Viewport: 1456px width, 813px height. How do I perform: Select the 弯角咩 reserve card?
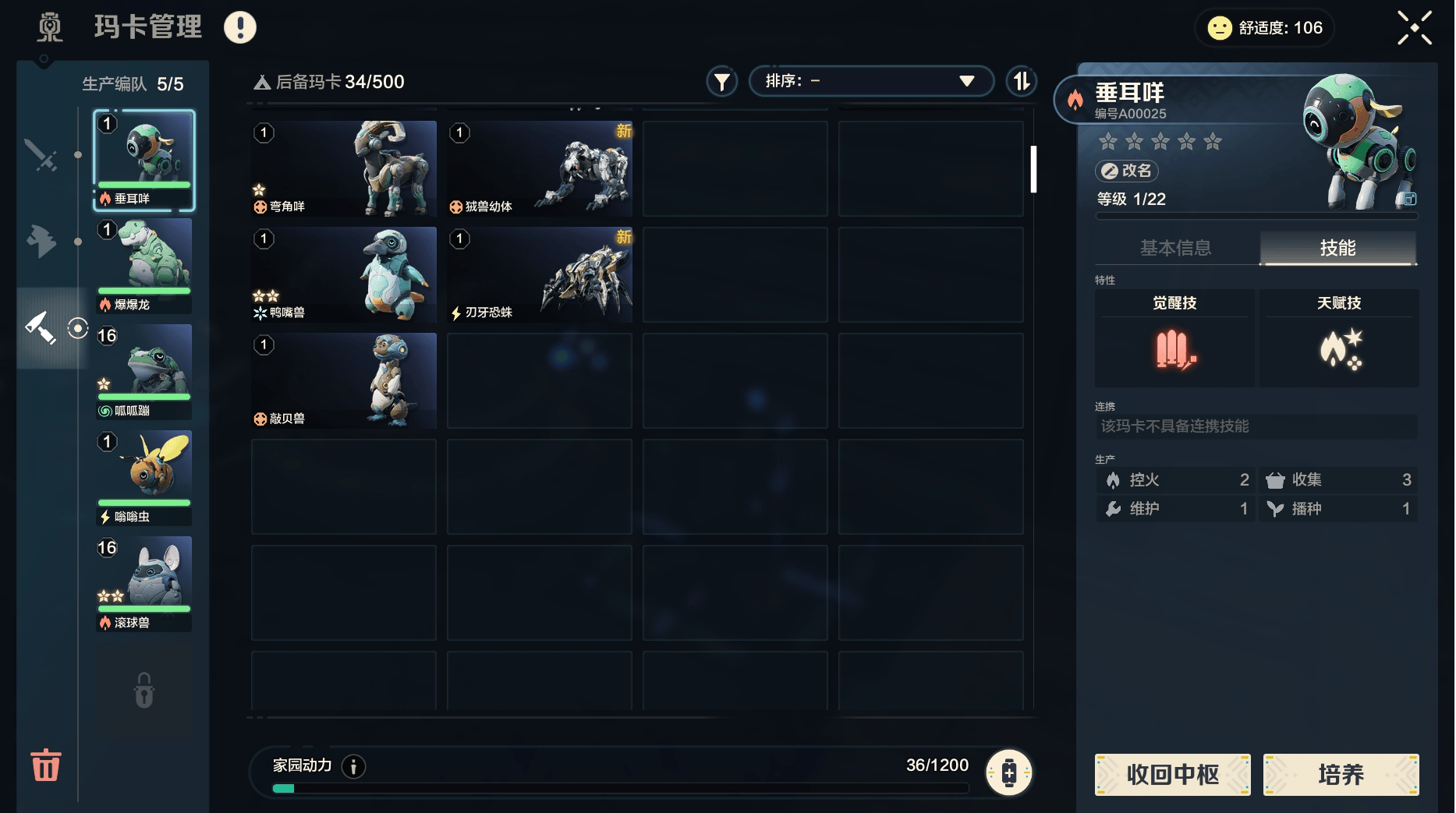tap(344, 168)
